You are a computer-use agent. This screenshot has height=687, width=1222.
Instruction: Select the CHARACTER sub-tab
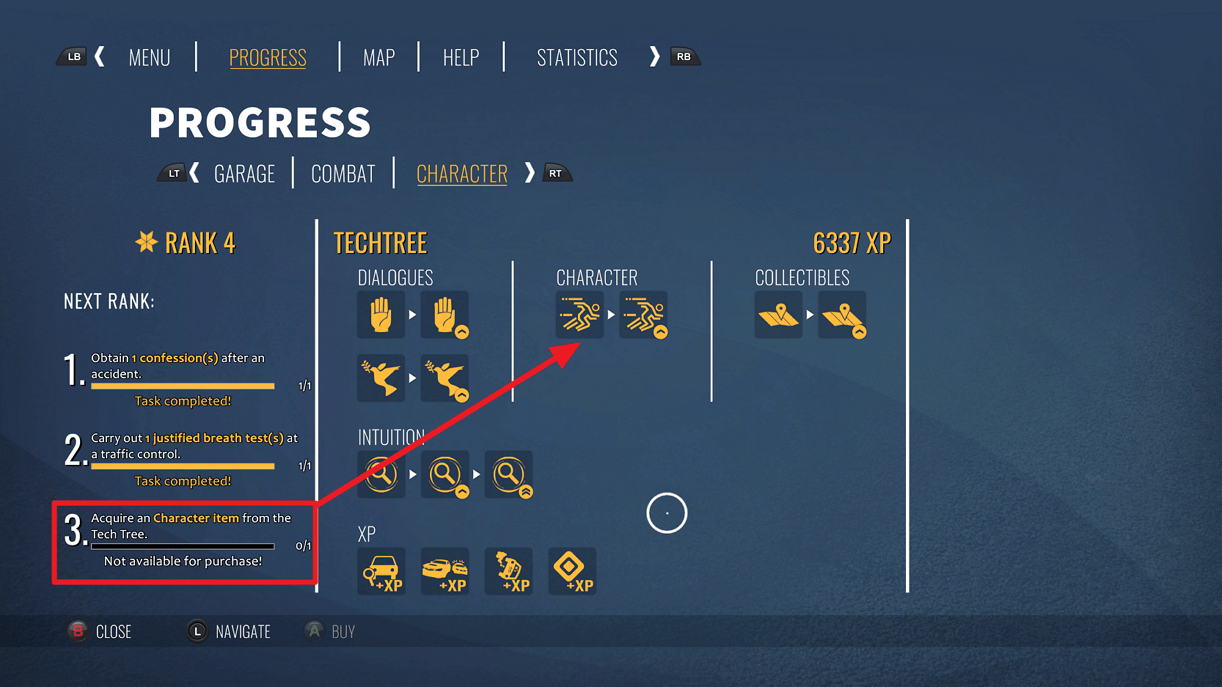462,174
